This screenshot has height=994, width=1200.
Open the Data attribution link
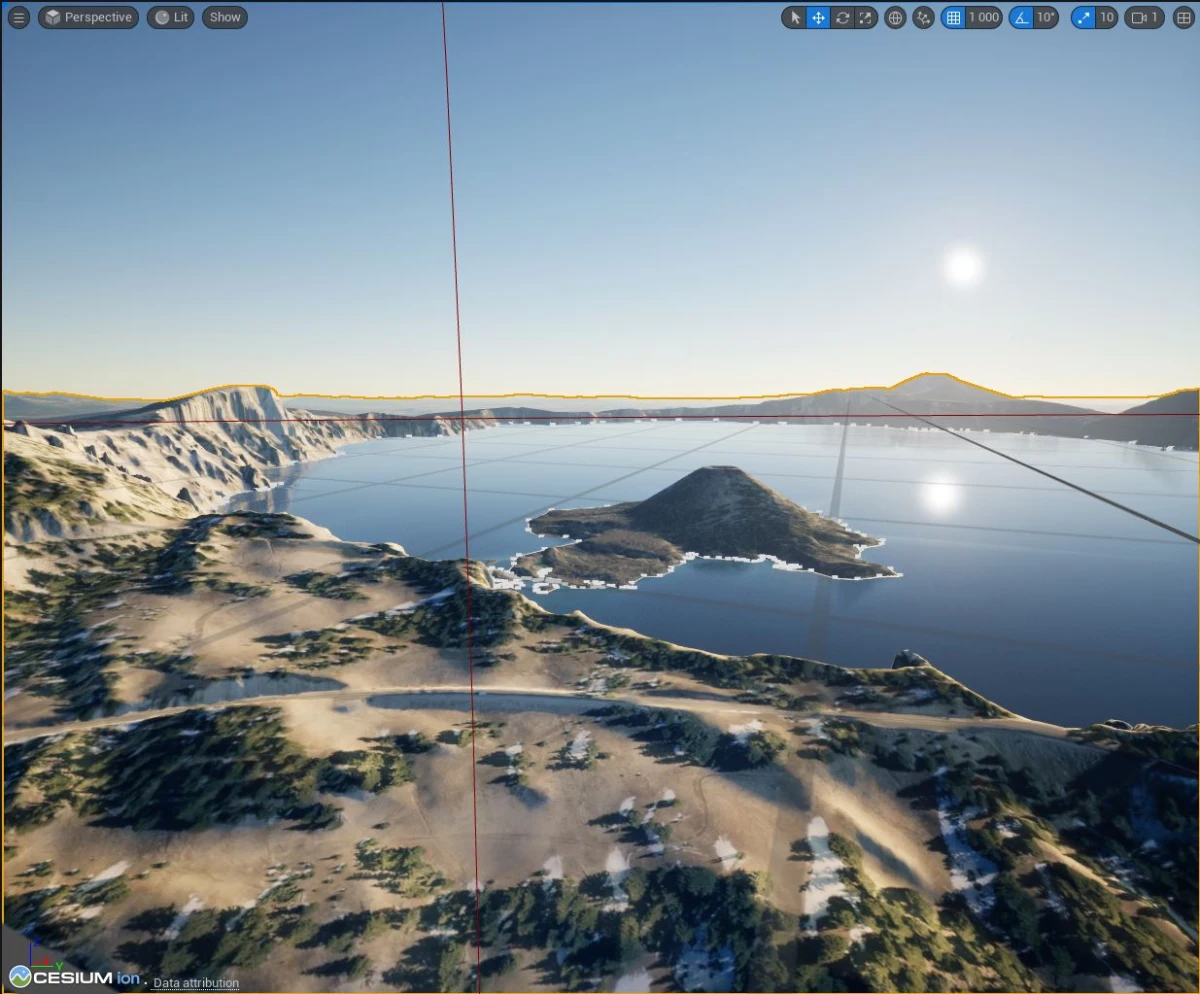(196, 983)
